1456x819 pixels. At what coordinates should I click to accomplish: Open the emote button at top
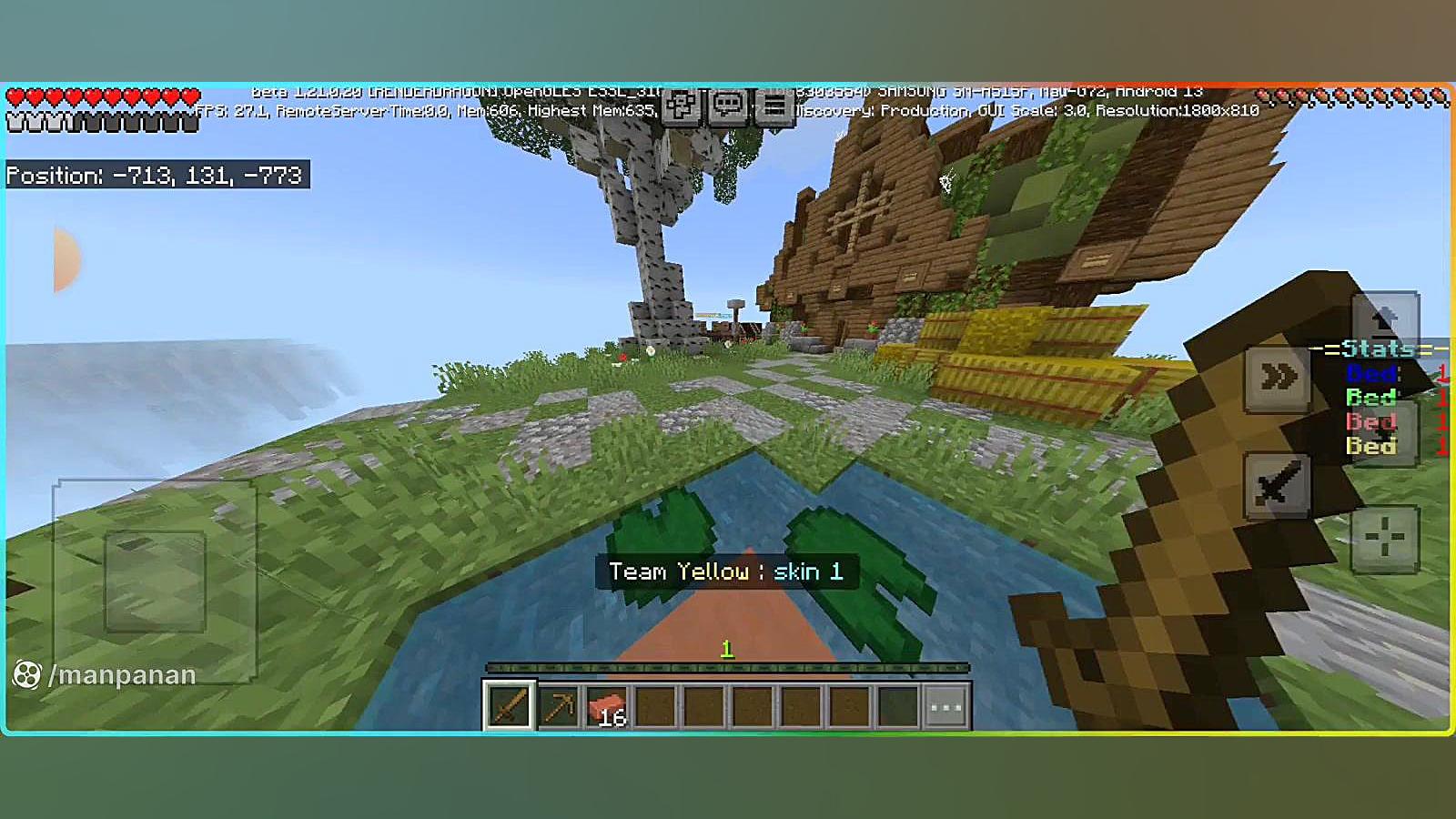point(682,106)
